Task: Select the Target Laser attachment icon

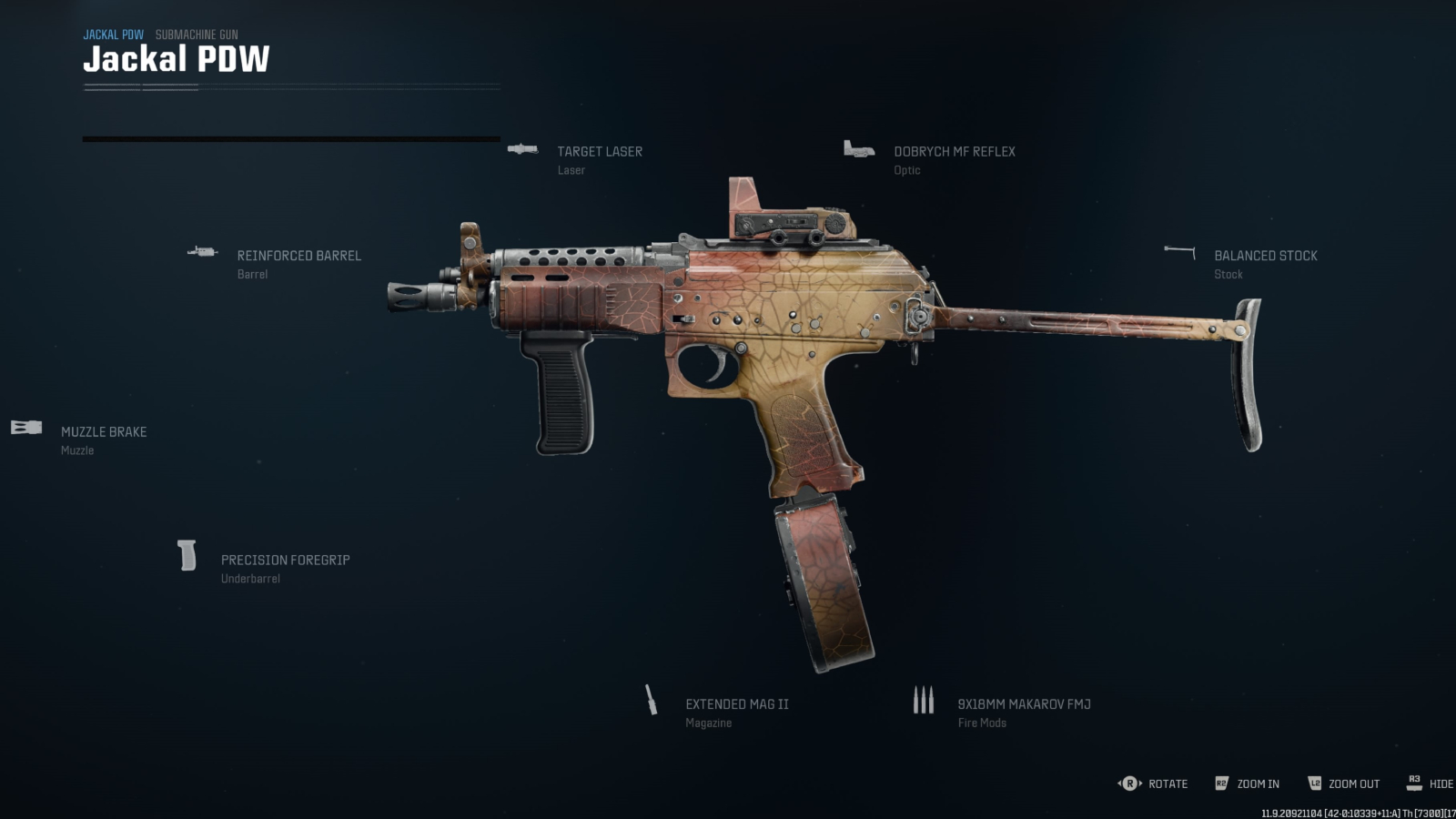Action: (x=522, y=151)
